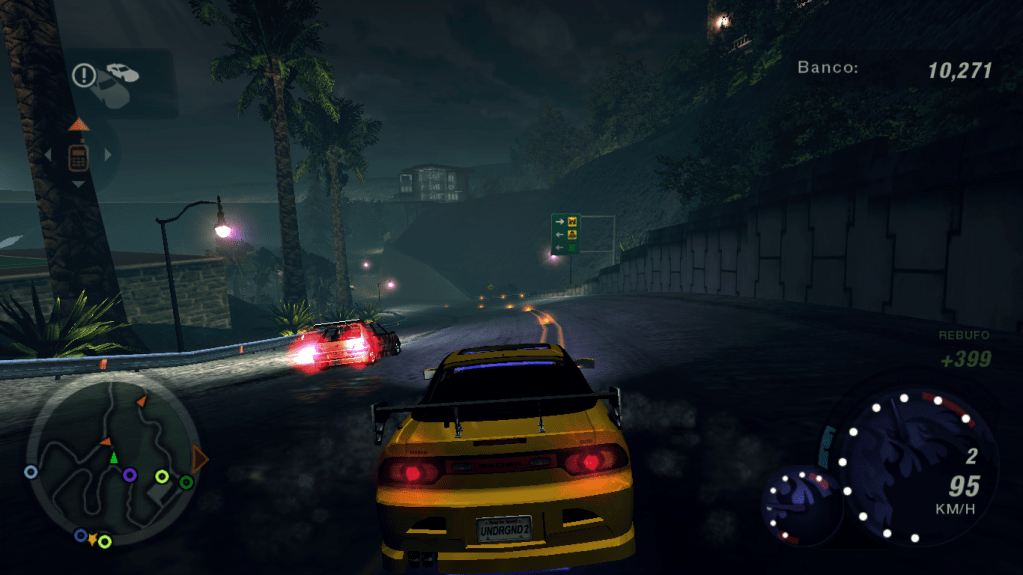Select the orange star marker on minimap
The image size is (1023, 575).
92,540
